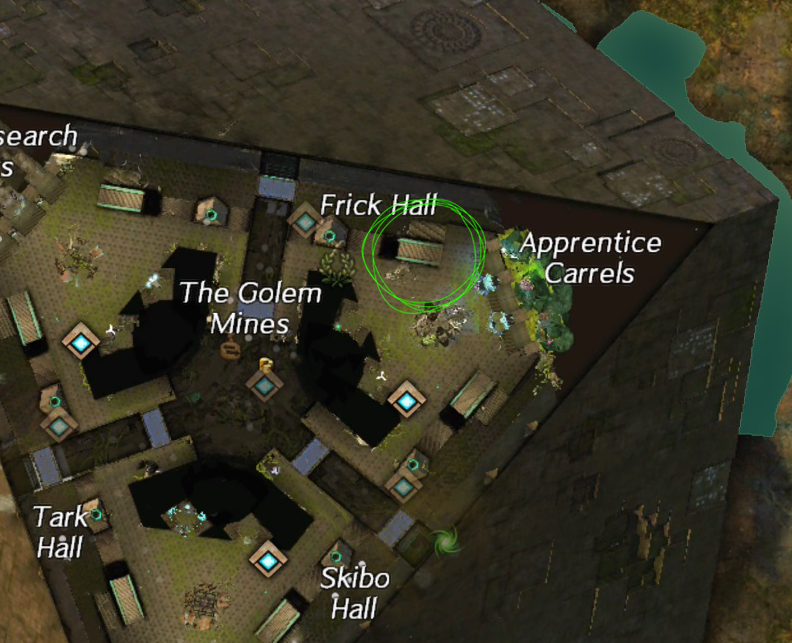Screen dimensions: 792x643
Task: Choose the waypoint next to Skibo Hall
Action: pyautogui.click(x=268, y=560)
